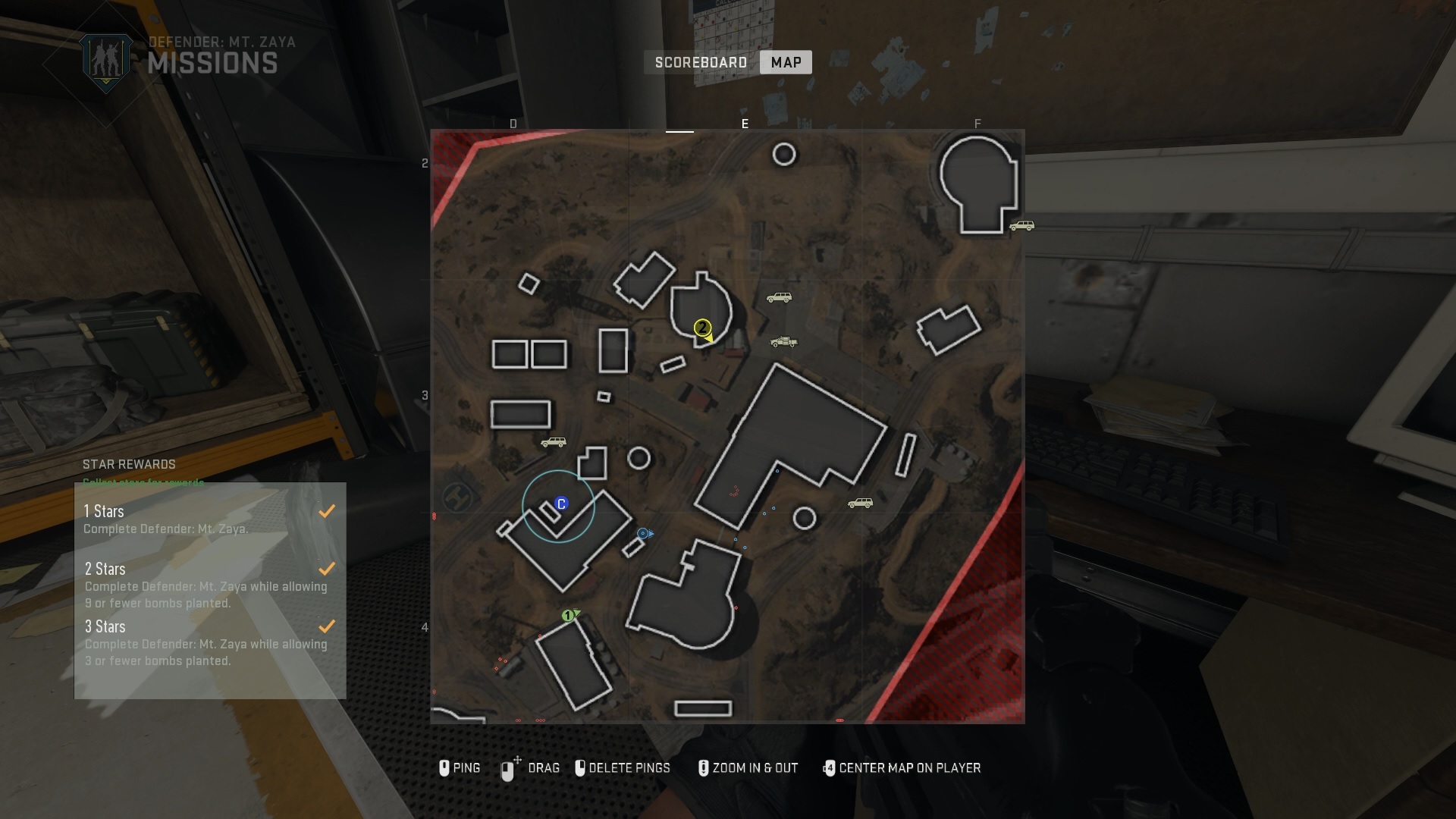Click the car icon north of objective 2
The width and height of the screenshot is (1456, 819).
780,297
